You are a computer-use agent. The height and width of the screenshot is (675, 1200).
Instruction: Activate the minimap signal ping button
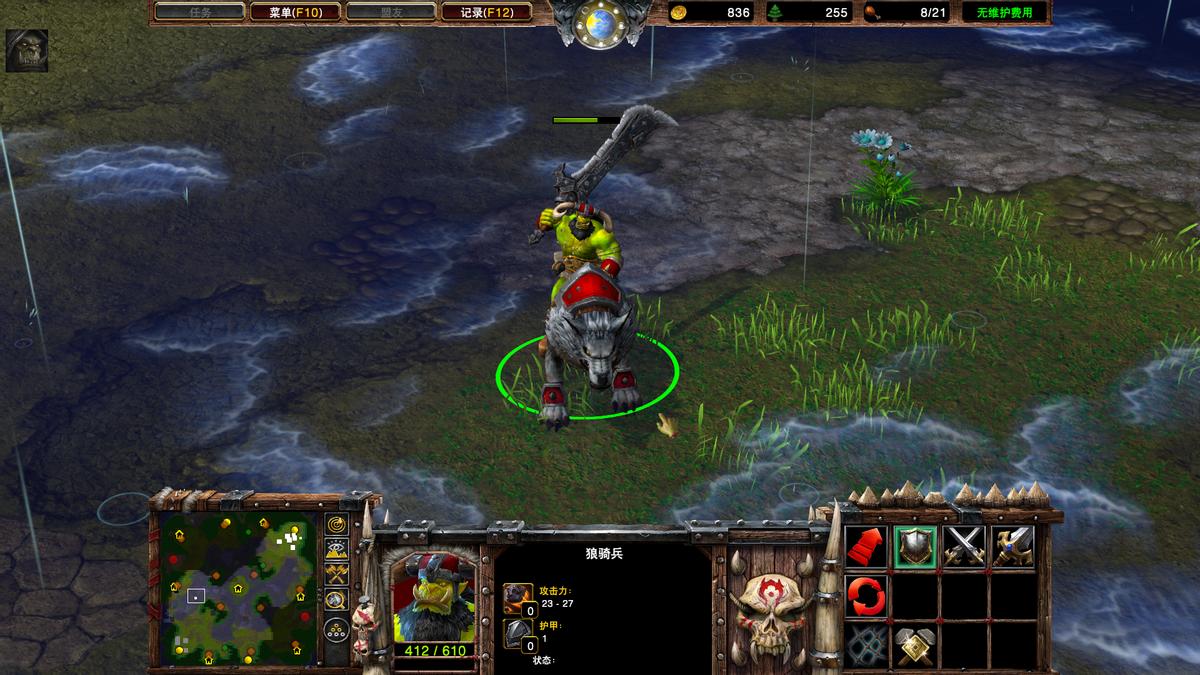click(x=336, y=524)
